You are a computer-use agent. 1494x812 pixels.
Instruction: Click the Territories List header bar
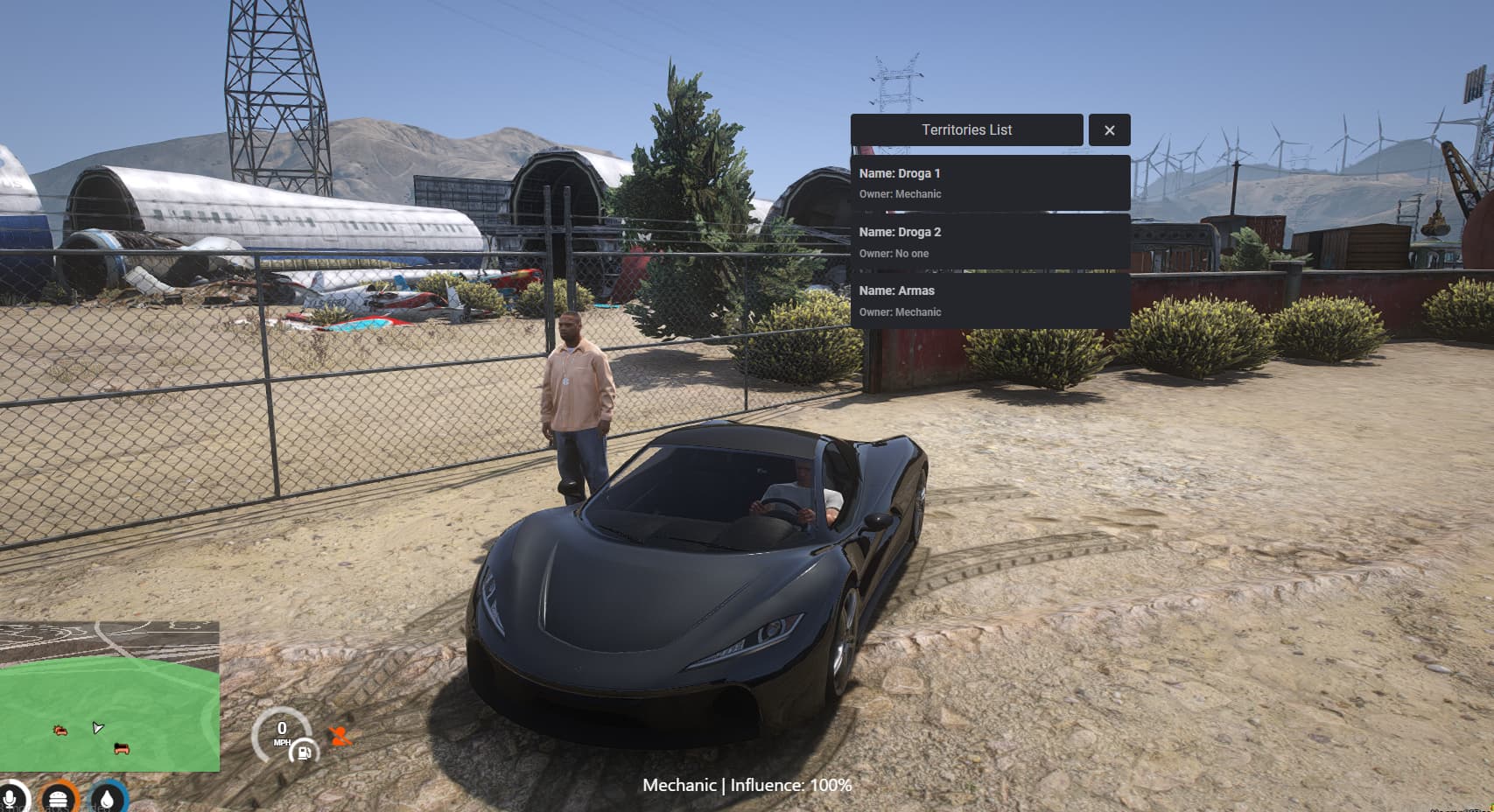(966, 130)
